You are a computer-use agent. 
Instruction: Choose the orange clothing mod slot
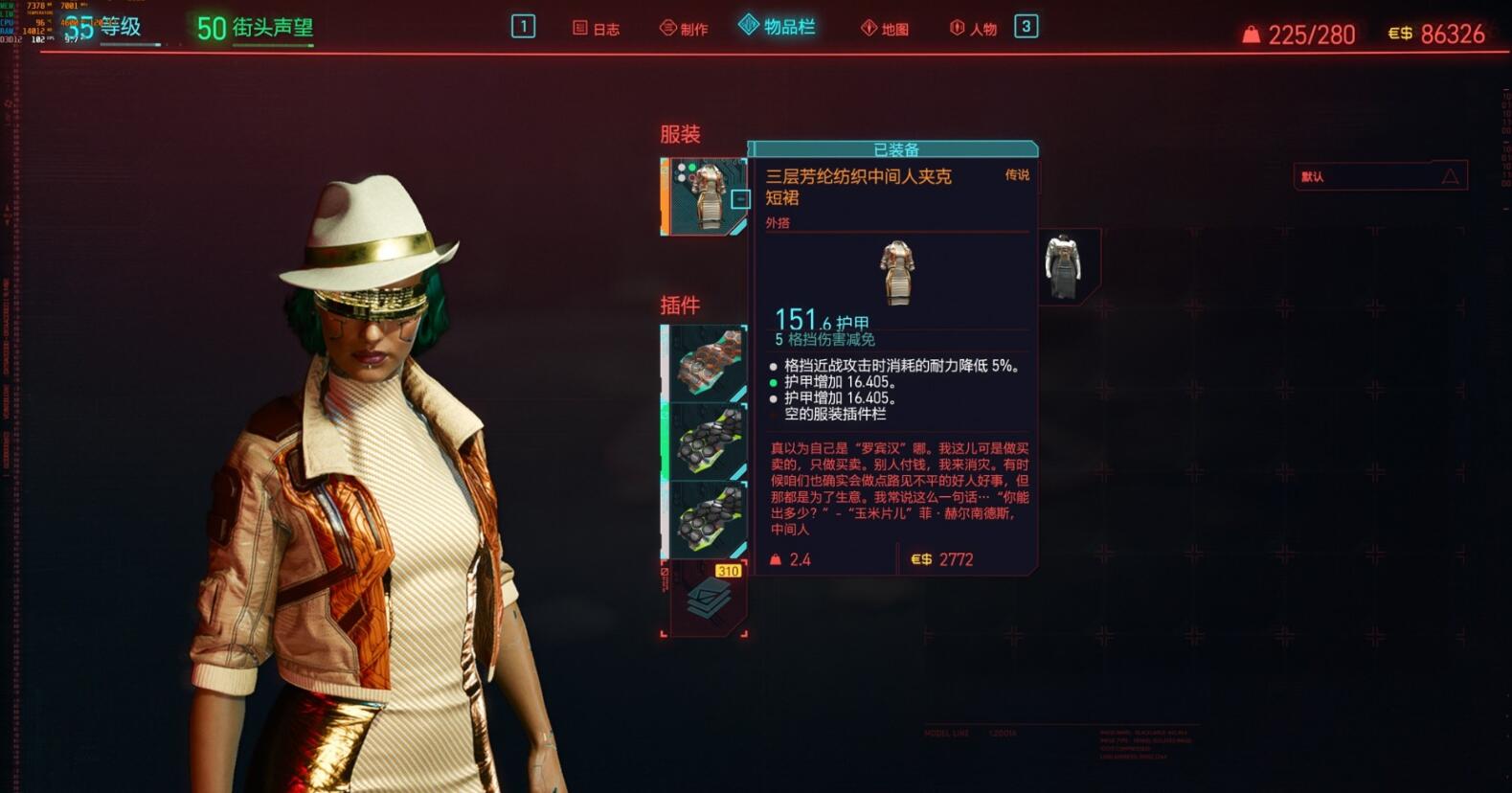[707, 363]
